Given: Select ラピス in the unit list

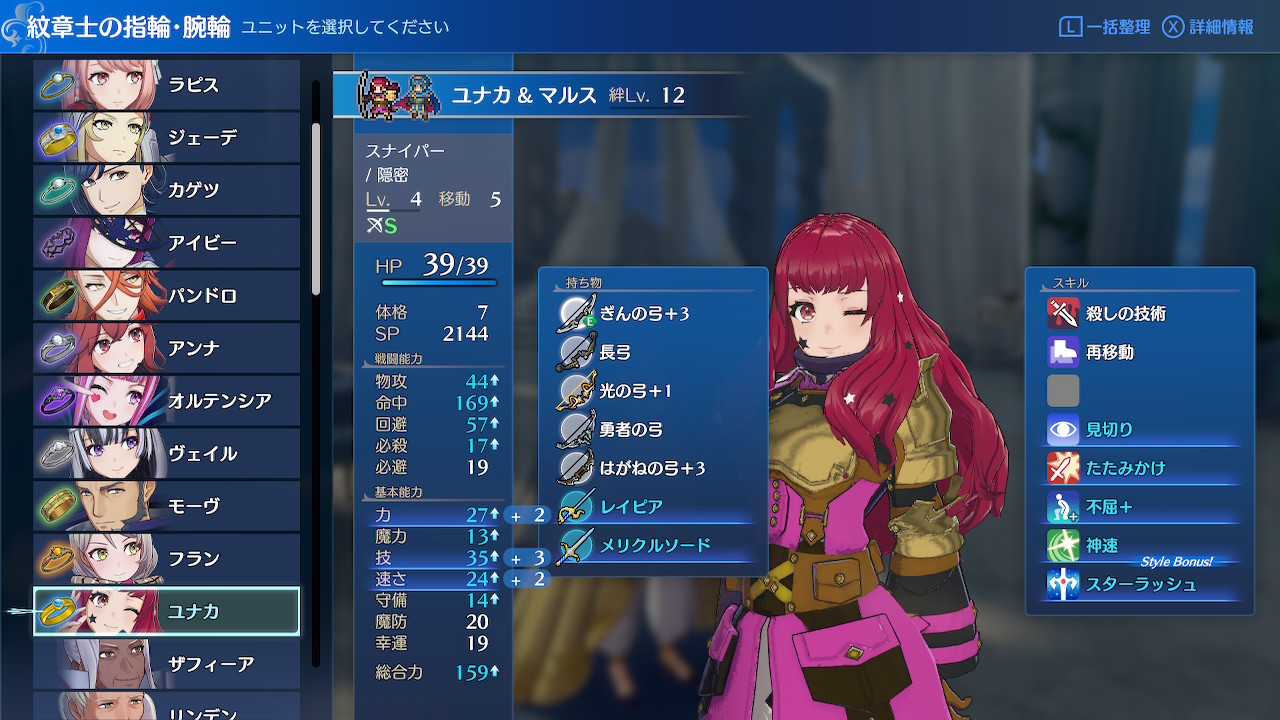Looking at the screenshot, I should 166,85.
